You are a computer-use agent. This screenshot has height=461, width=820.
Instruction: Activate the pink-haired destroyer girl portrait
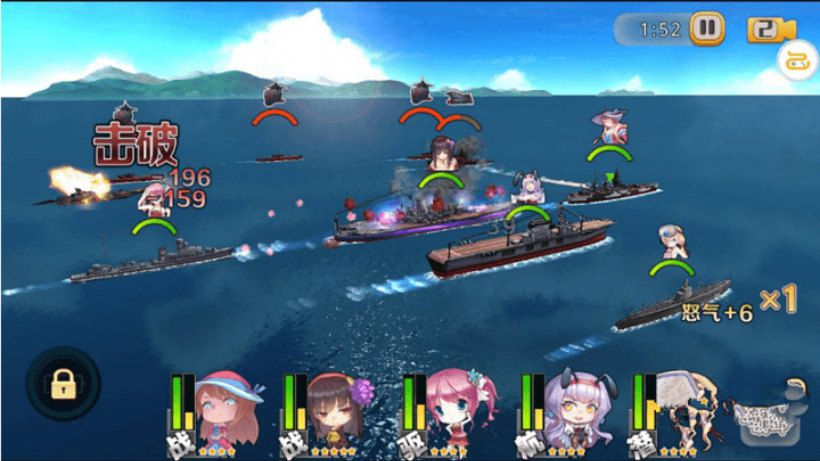pos(456,407)
